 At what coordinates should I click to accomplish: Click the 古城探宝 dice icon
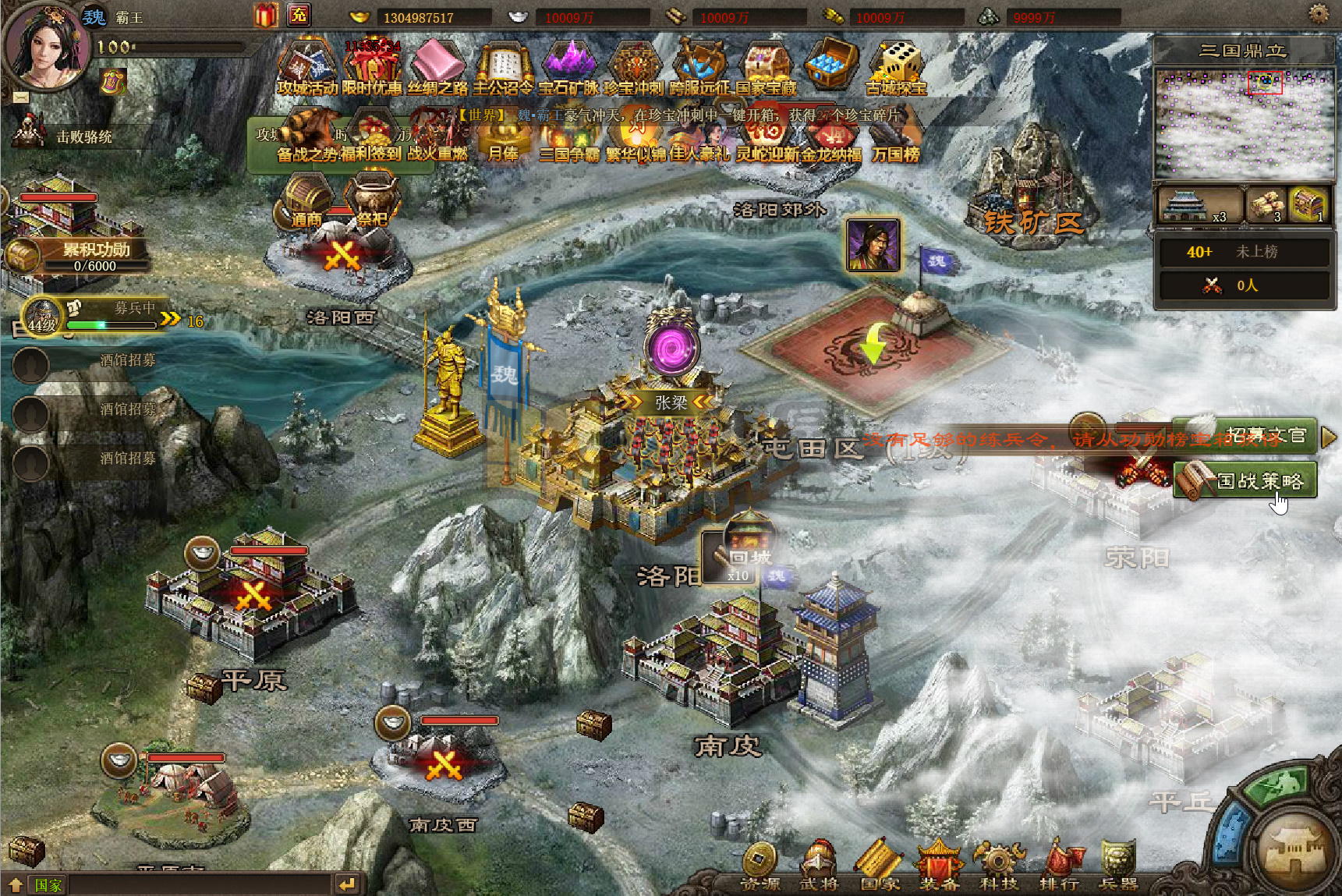coord(897,68)
